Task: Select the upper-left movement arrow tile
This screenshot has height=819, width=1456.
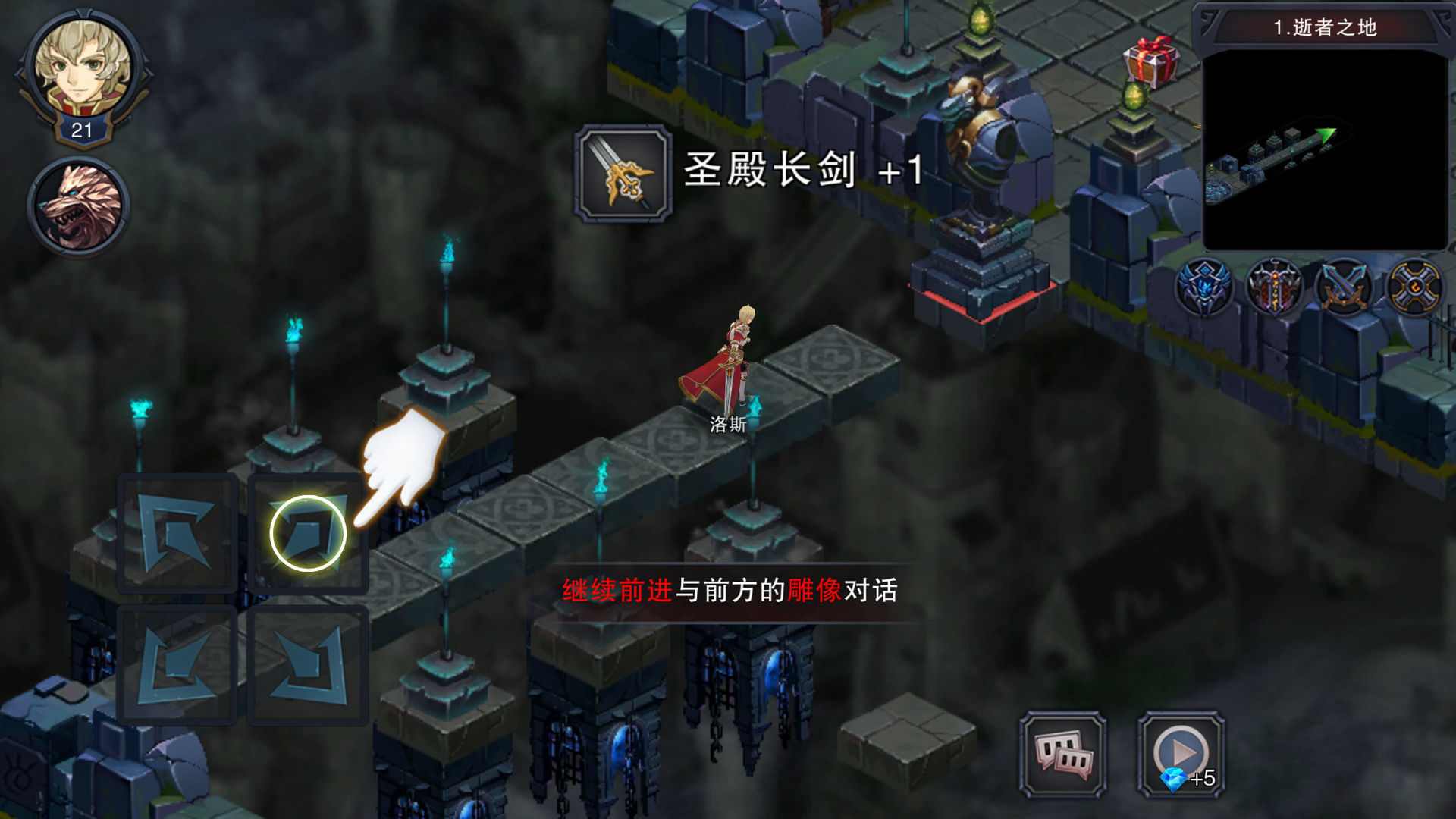Action: click(176, 535)
